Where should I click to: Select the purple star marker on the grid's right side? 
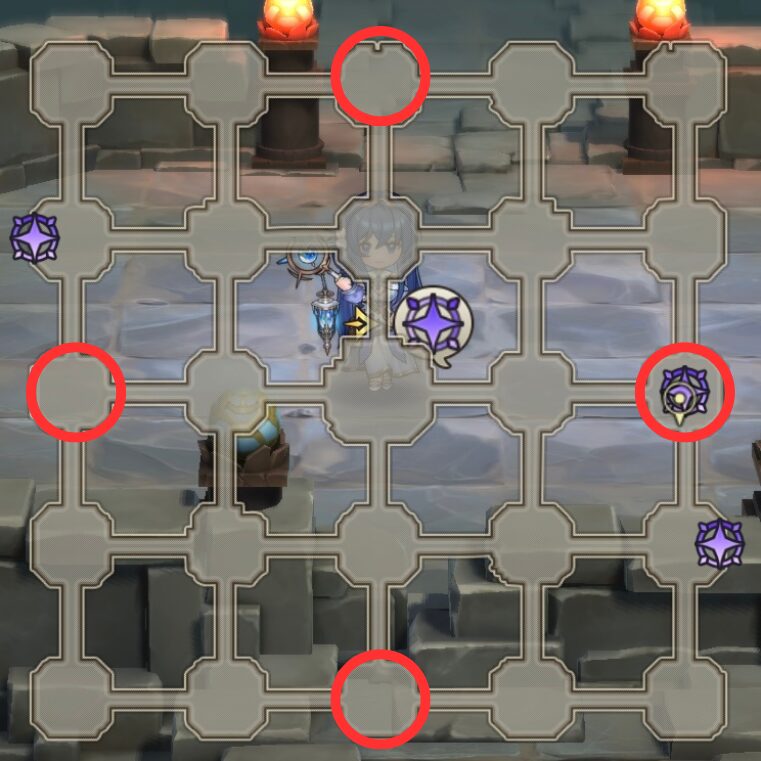tap(720, 545)
